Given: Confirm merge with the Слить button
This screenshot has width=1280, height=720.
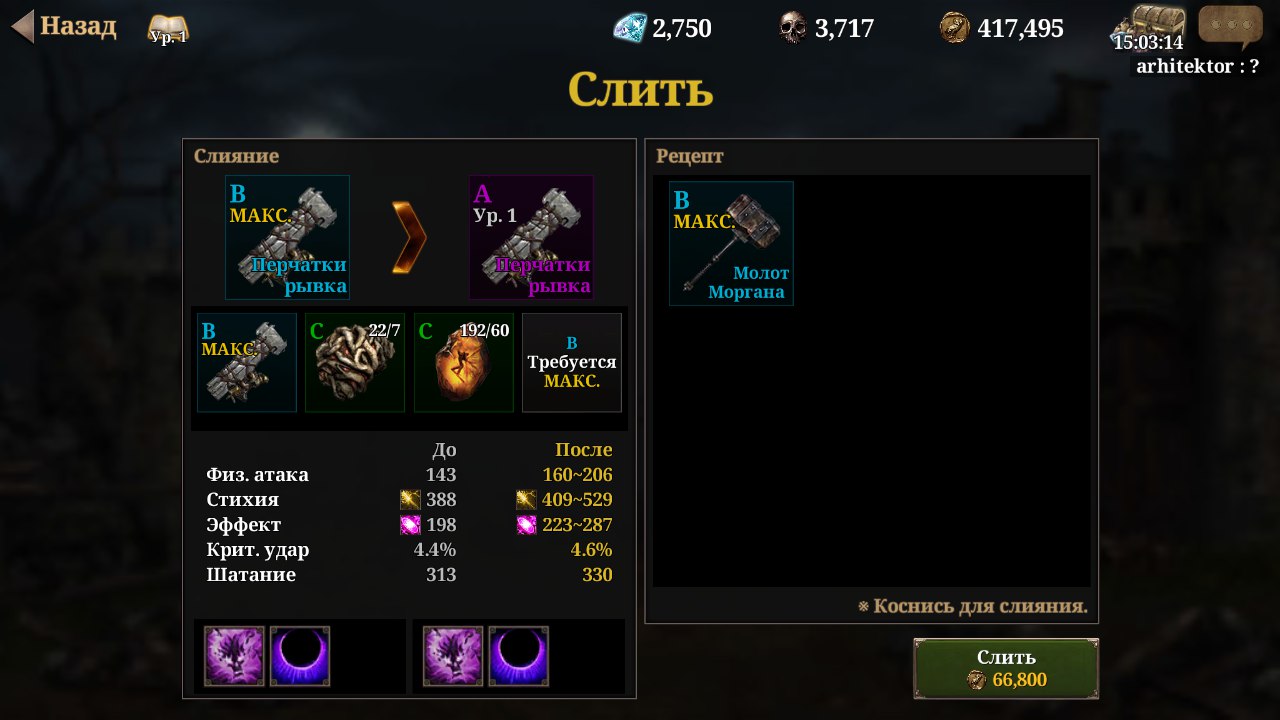Looking at the screenshot, I should coord(1006,668).
